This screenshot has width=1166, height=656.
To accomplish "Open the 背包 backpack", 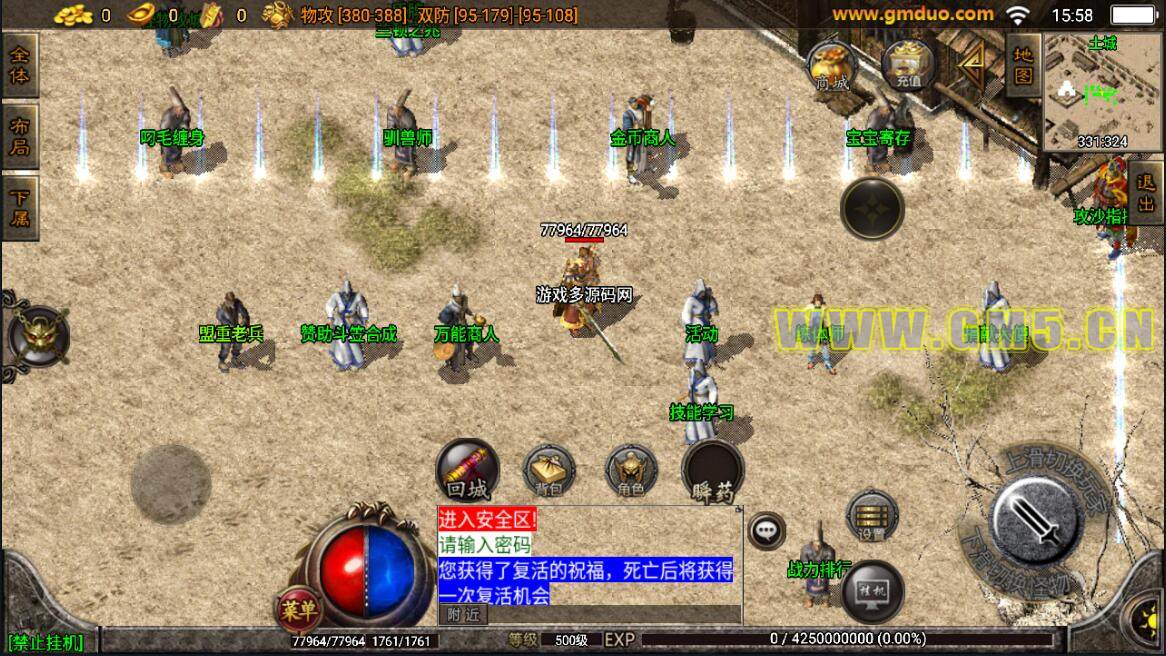I will point(549,470).
